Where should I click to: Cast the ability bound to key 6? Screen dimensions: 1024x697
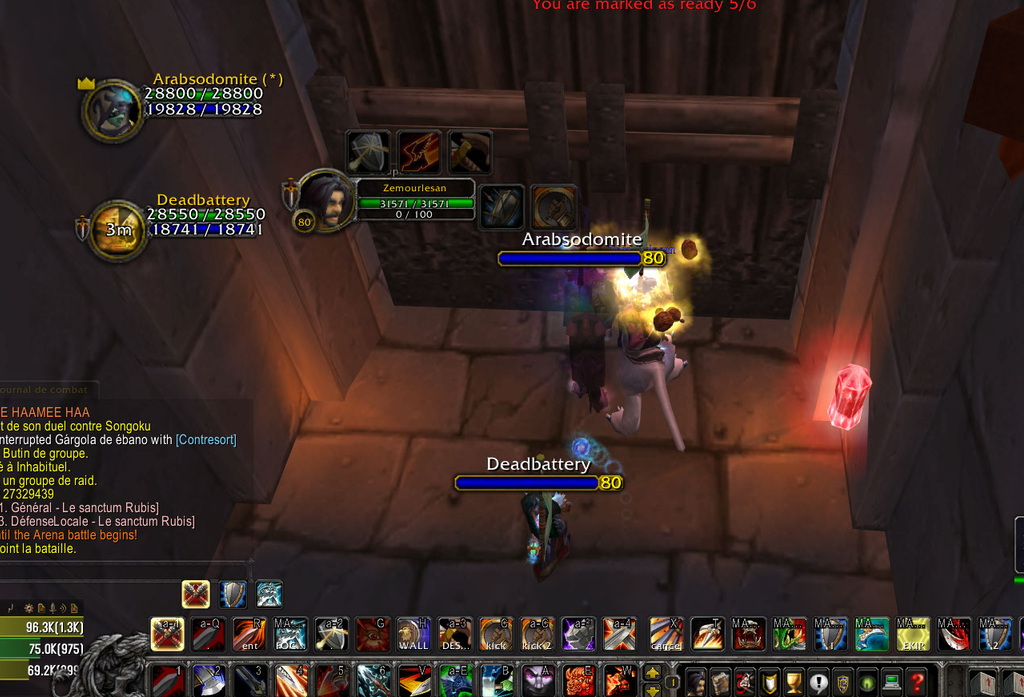point(373,680)
